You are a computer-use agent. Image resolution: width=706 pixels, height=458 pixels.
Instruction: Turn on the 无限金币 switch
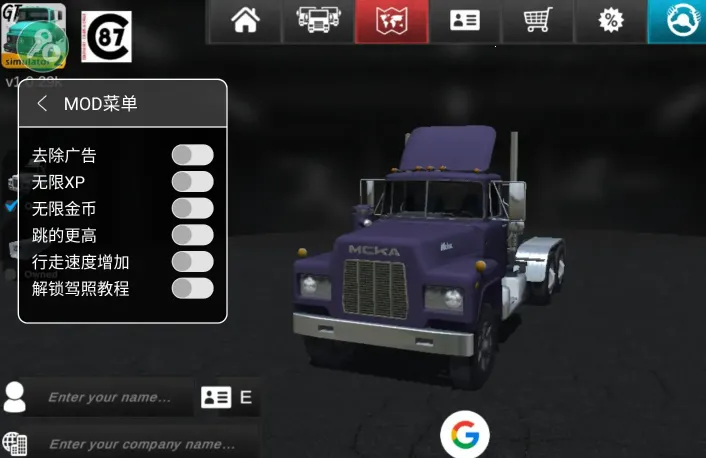click(192, 208)
